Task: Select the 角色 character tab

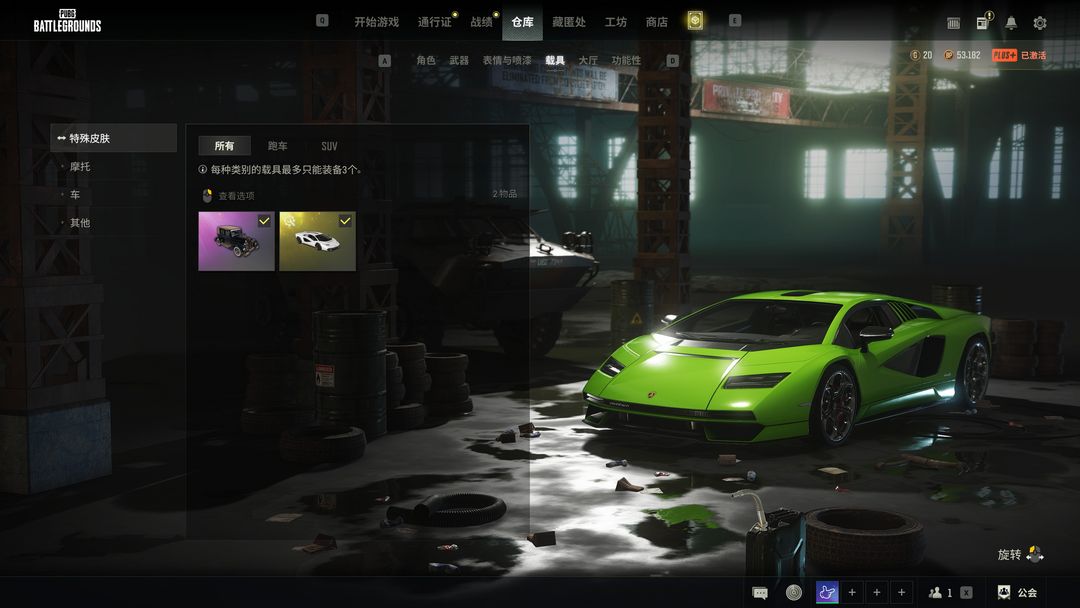Action: tap(426, 61)
